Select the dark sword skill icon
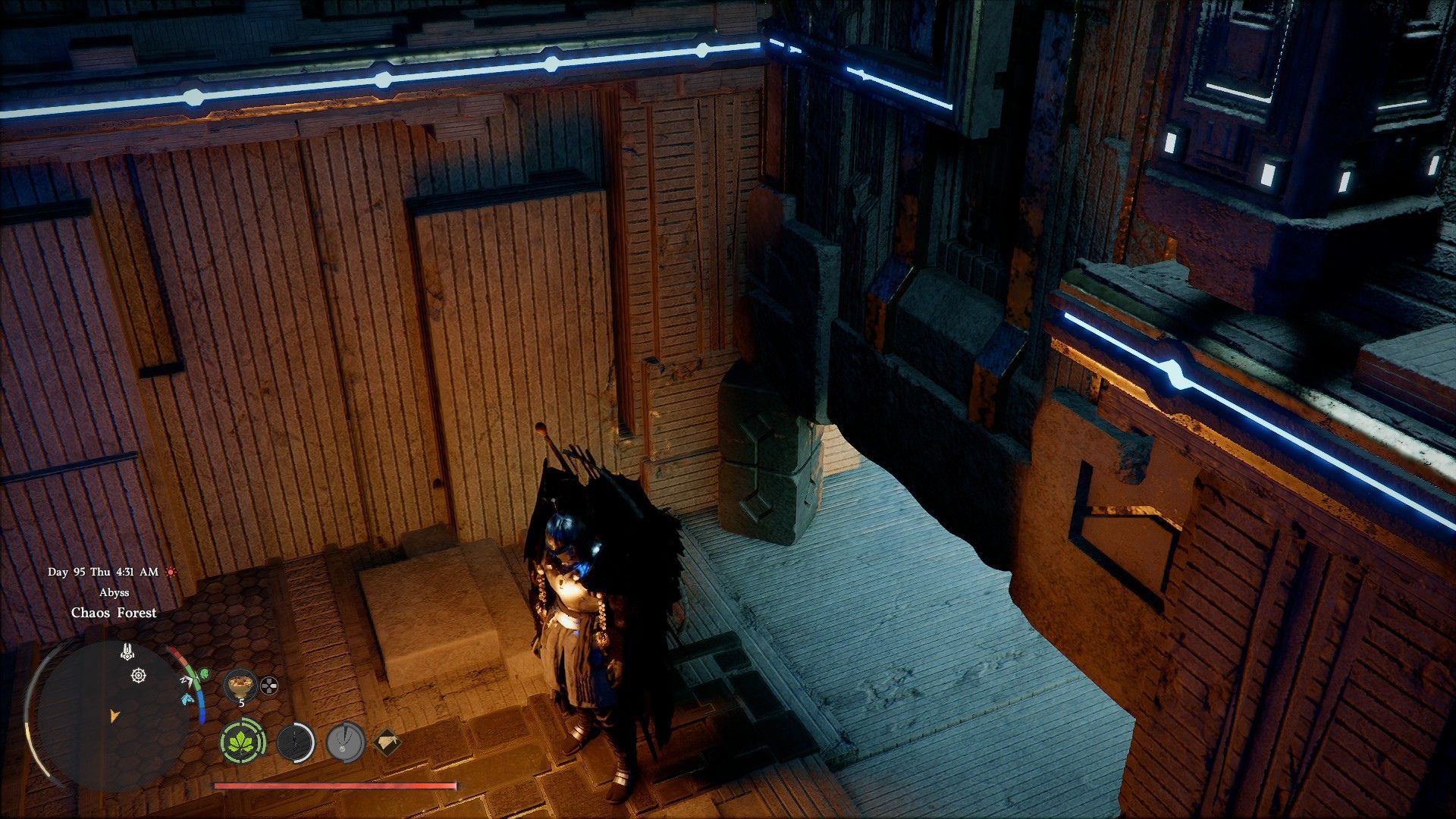 (295, 742)
